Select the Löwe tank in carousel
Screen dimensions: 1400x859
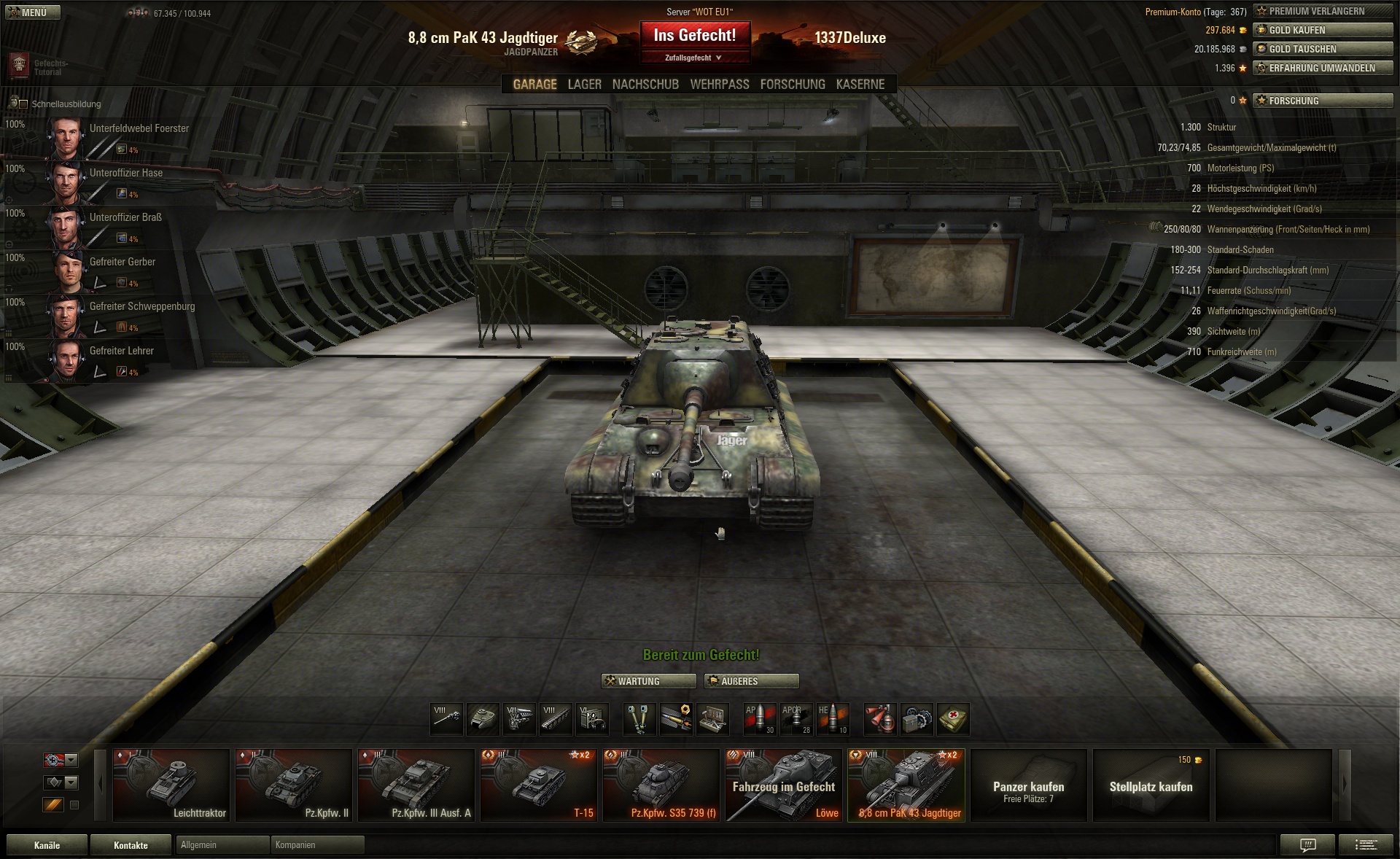pyautogui.click(x=784, y=785)
